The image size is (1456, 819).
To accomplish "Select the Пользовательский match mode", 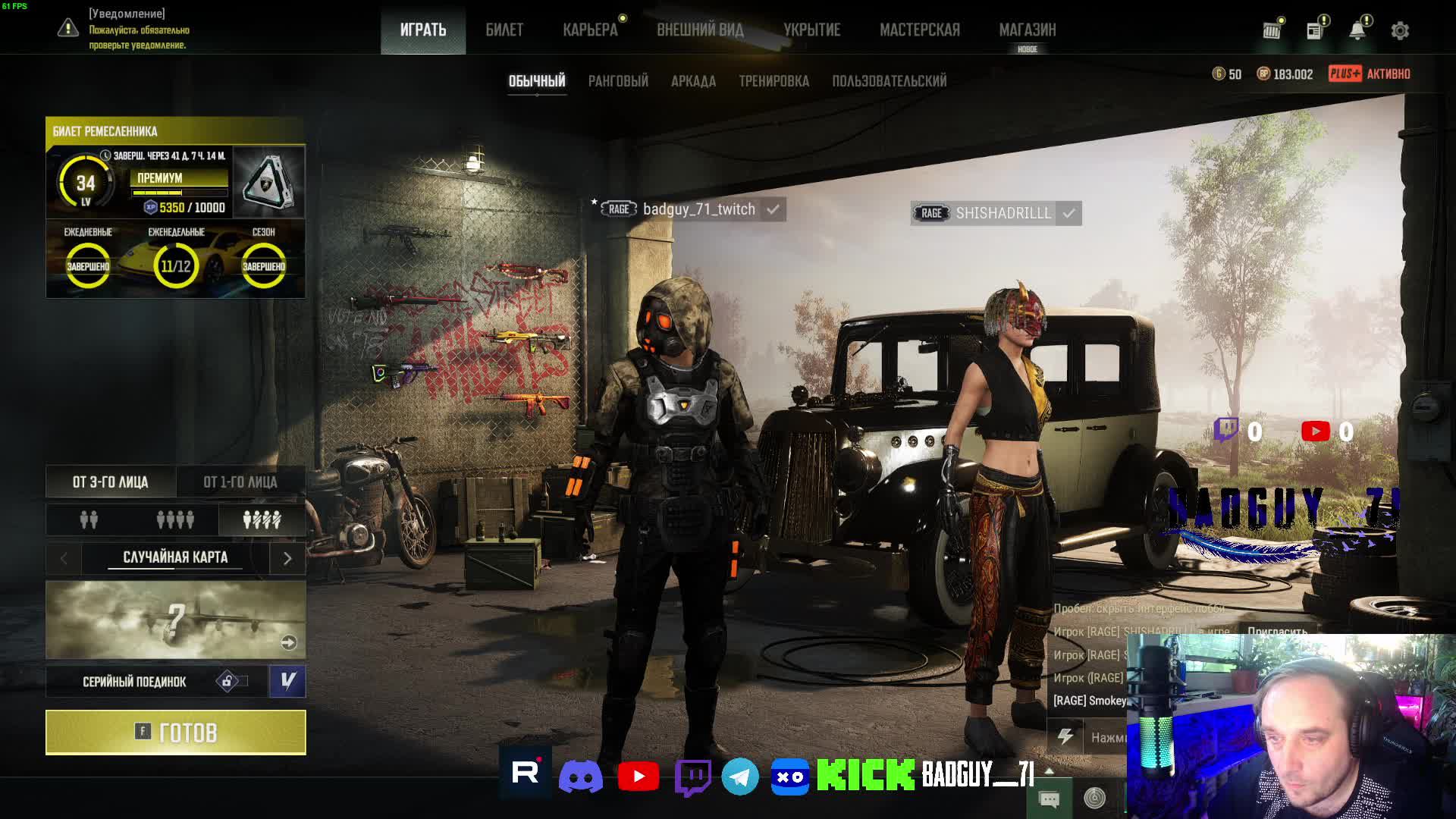I will pos(889,81).
